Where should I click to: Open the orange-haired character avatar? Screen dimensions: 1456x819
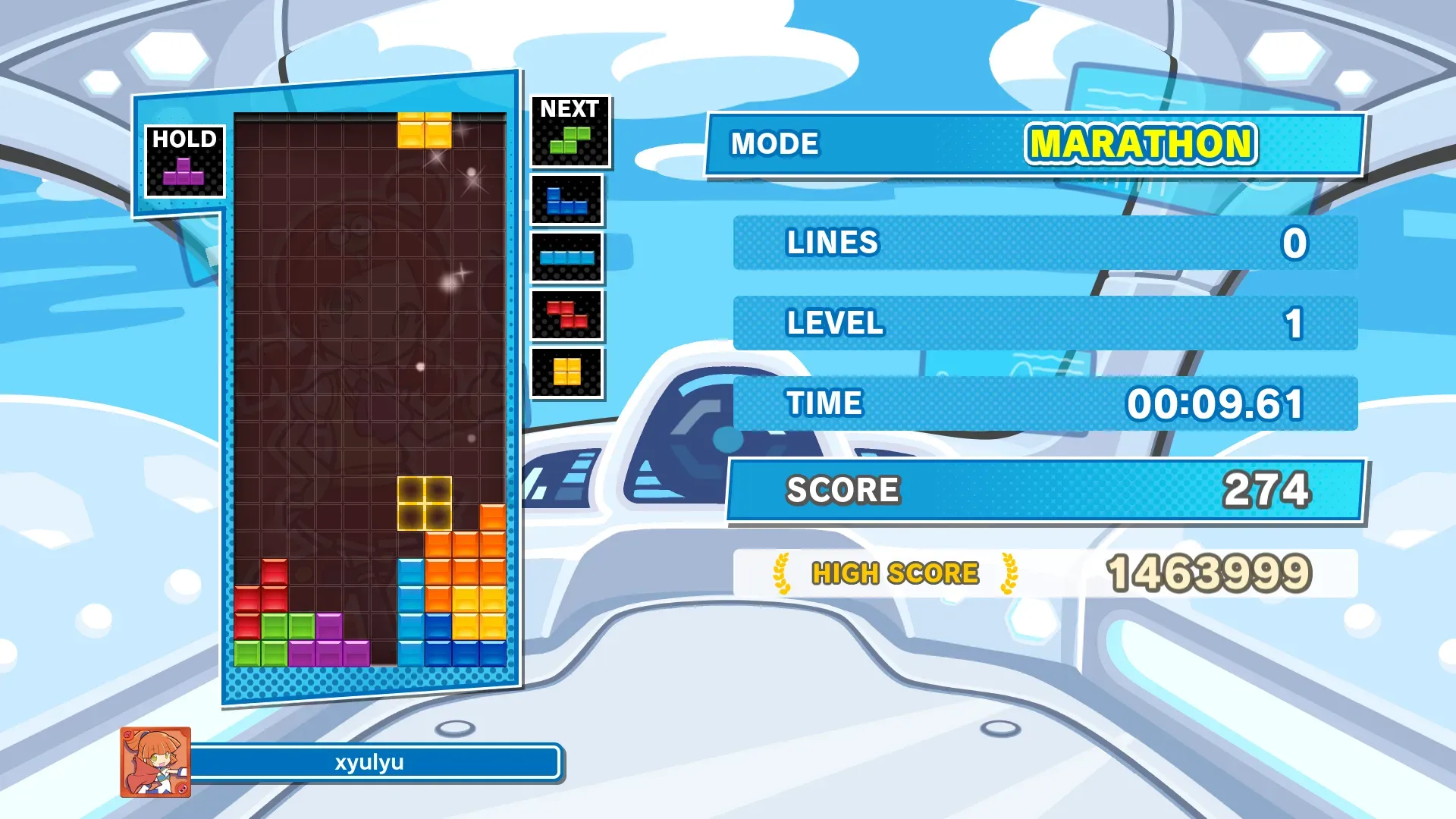click(155, 762)
